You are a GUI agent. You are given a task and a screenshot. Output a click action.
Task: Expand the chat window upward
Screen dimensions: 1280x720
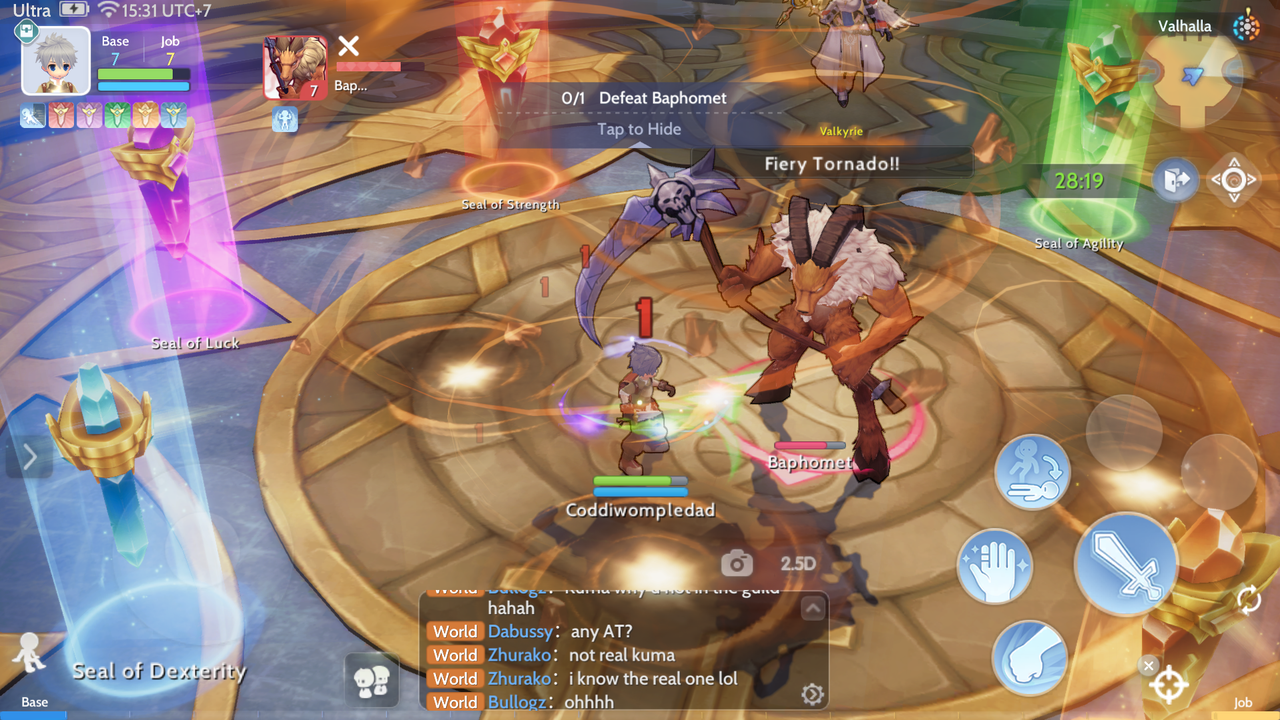pos(812,608)
